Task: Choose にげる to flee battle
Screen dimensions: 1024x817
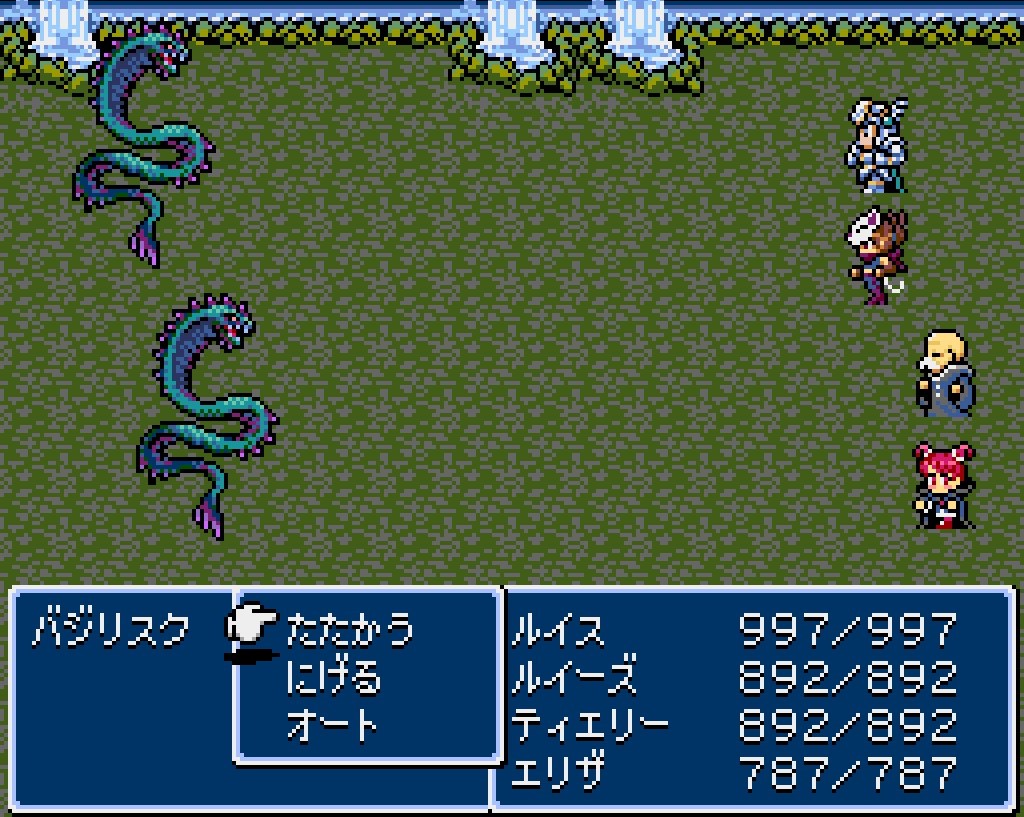Action: pos(333,678)
